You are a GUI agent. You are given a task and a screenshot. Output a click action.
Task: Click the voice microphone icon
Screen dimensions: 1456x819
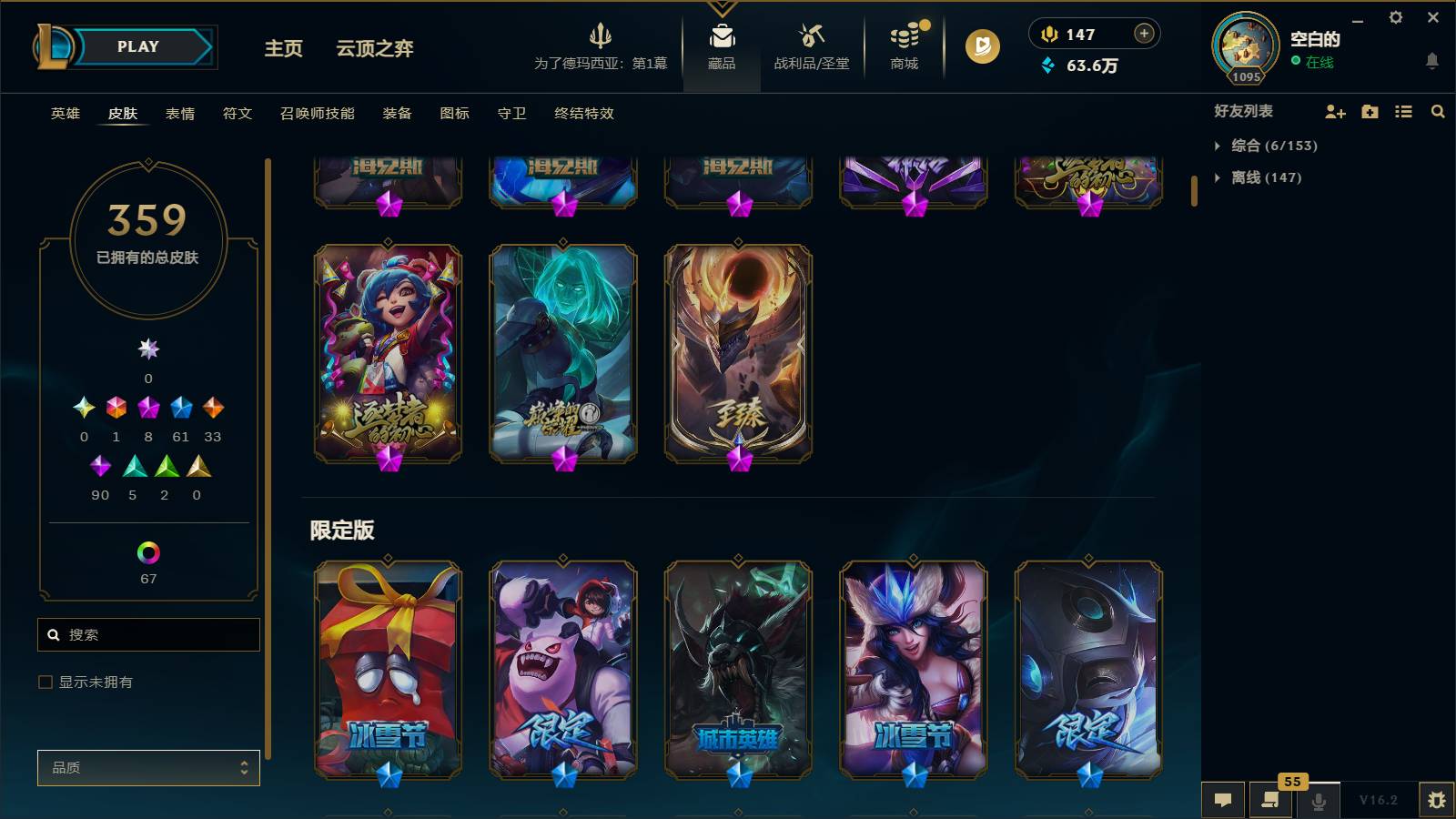(x=1318, y=801)
